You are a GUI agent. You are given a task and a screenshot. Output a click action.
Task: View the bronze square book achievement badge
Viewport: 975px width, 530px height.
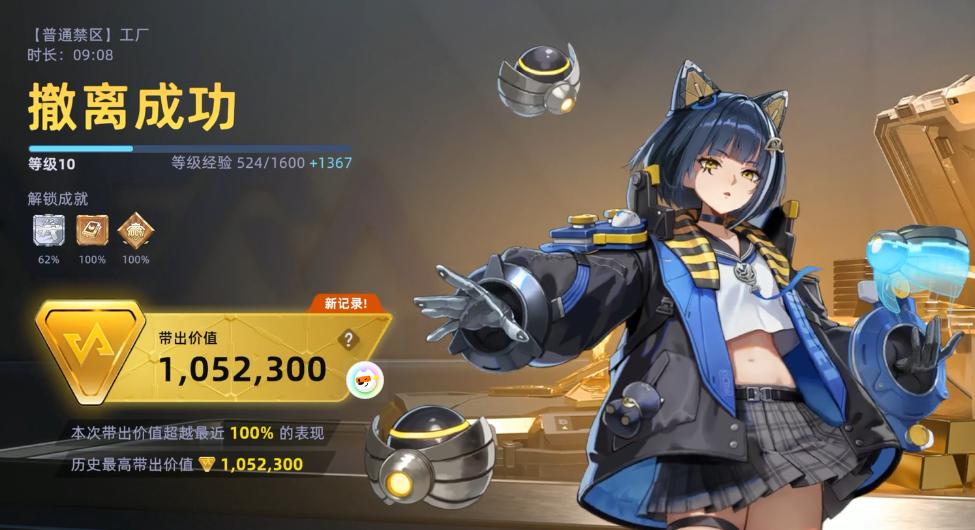coord(92,231)
